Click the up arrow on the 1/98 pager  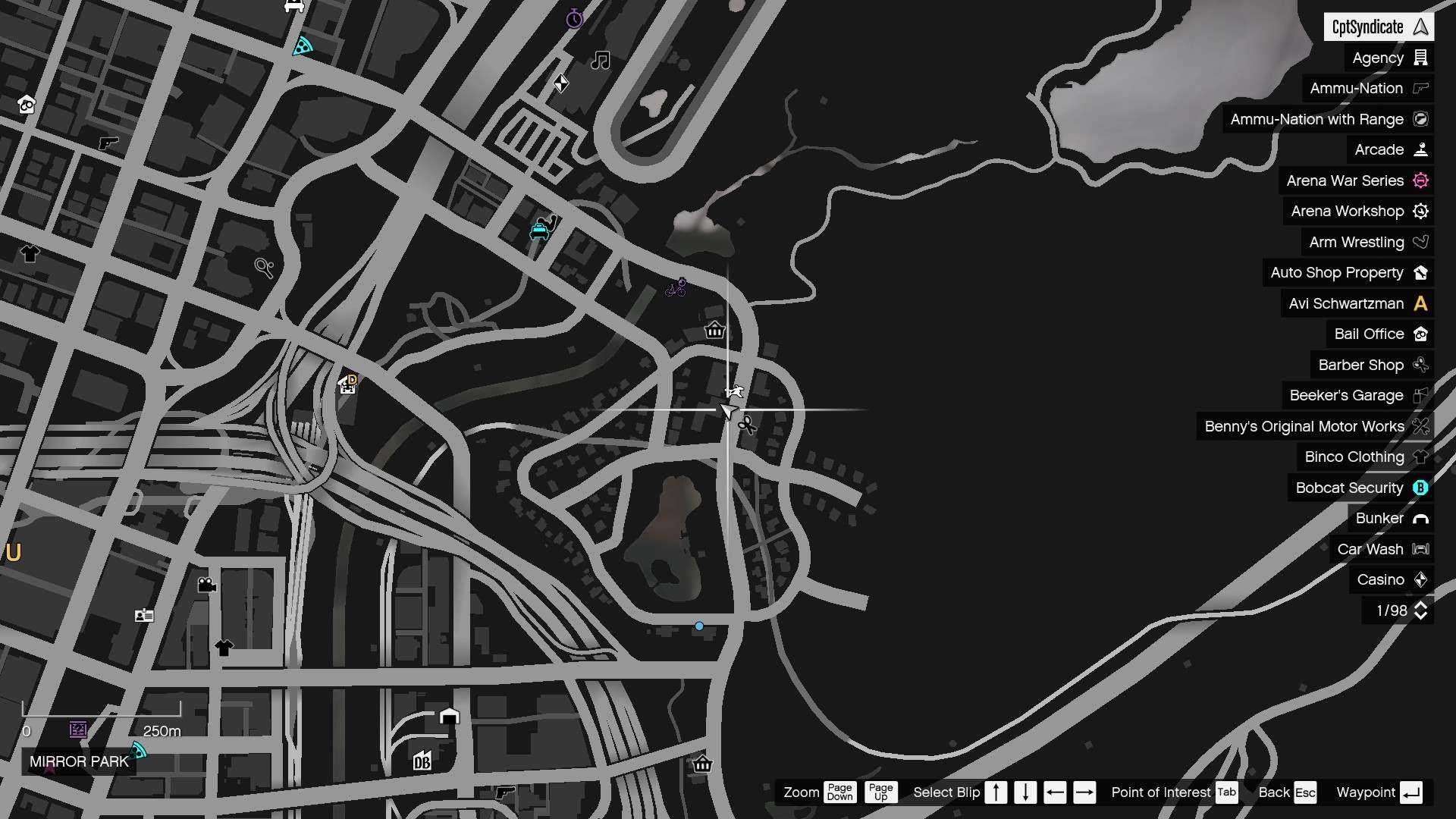[1421, 605]
